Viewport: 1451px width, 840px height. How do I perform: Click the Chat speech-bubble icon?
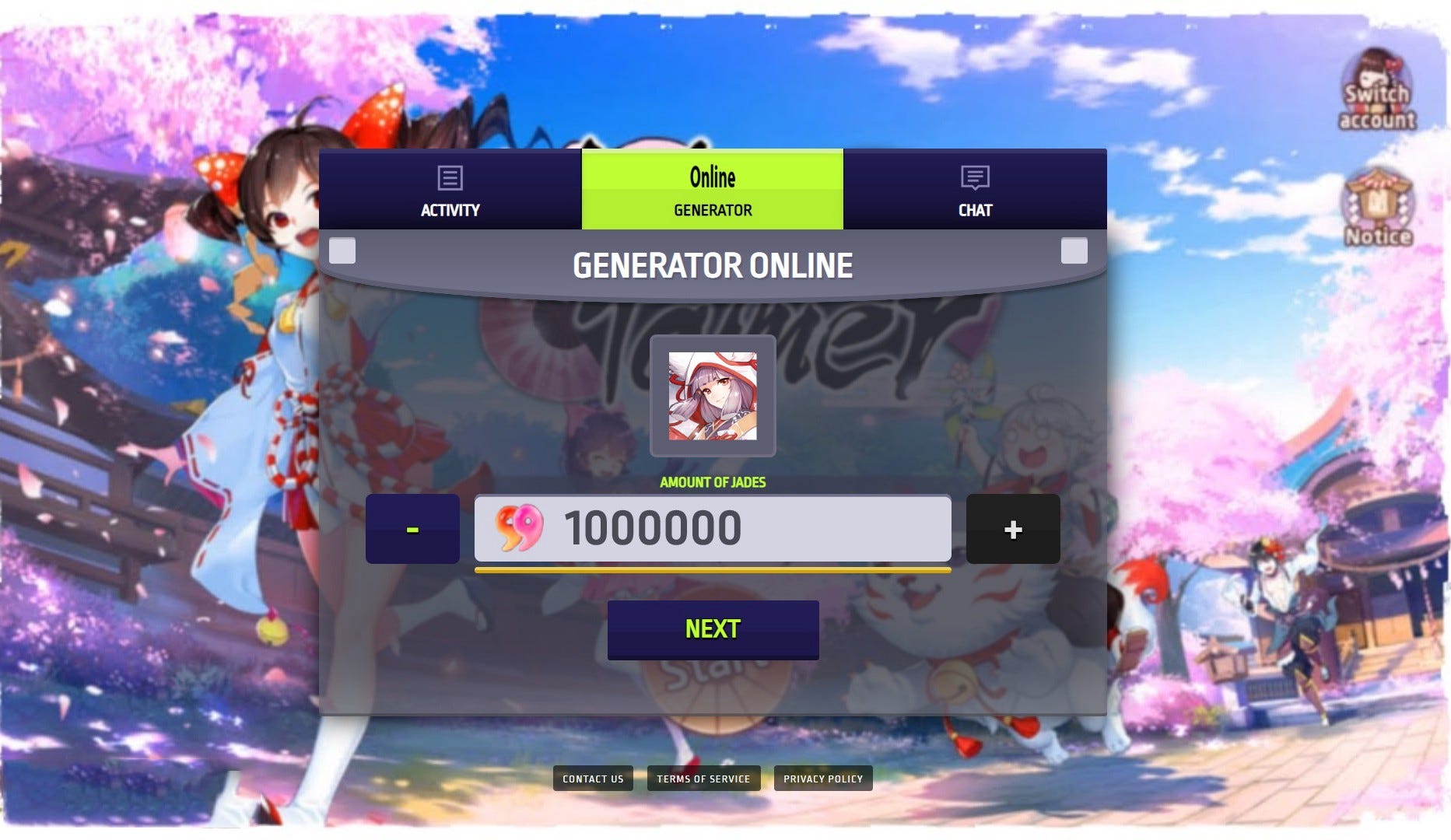click(x=973, y=180)
